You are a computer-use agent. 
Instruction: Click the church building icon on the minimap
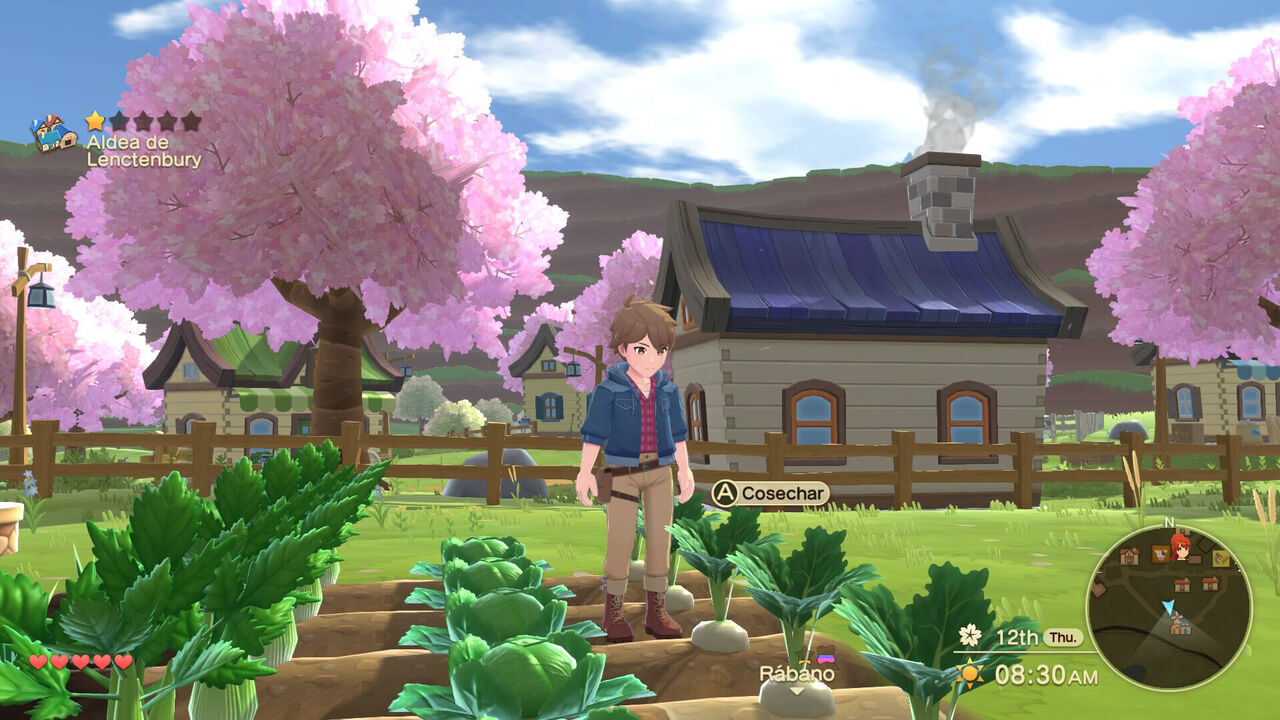[1129, 556]
